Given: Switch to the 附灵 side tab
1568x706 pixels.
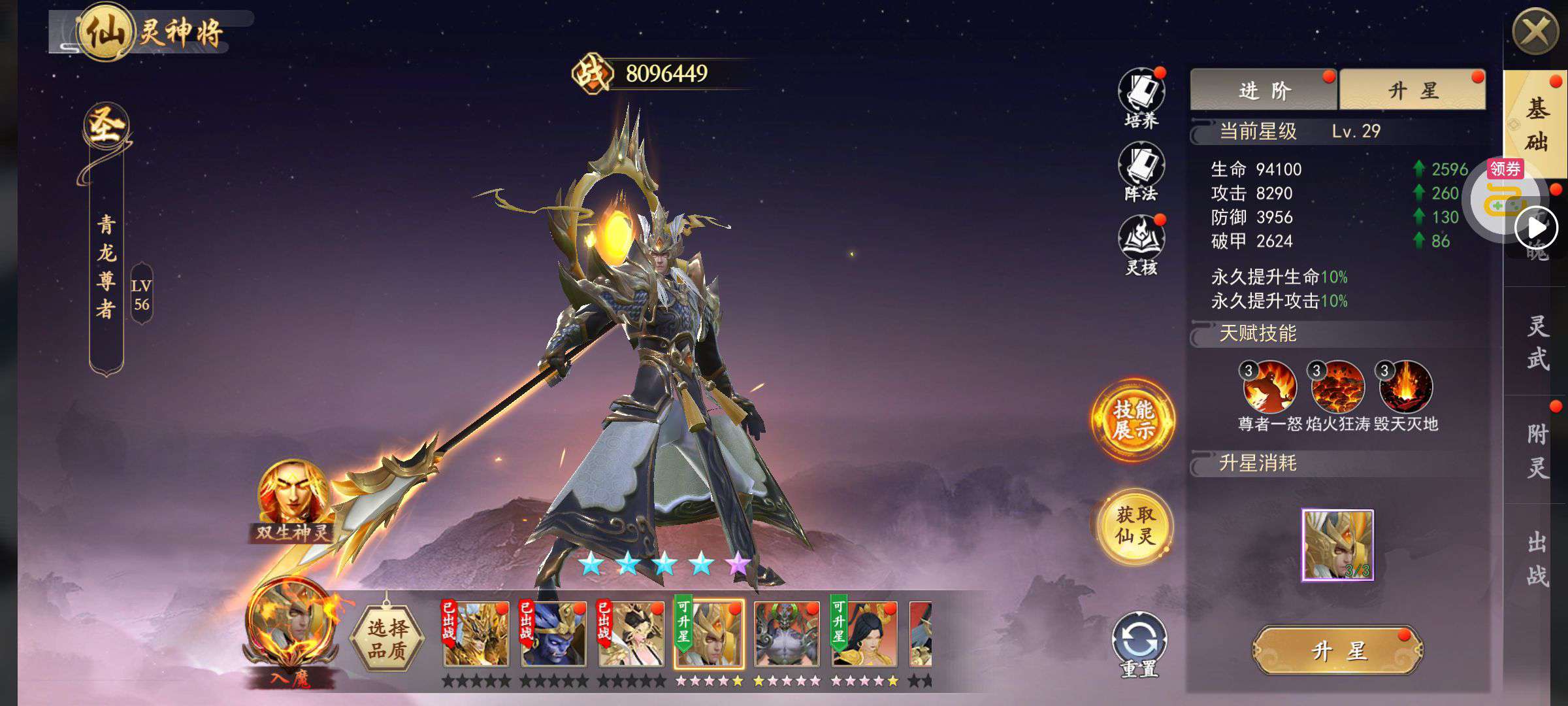Looking at the screenshot, I should (x=1537, y=450).
